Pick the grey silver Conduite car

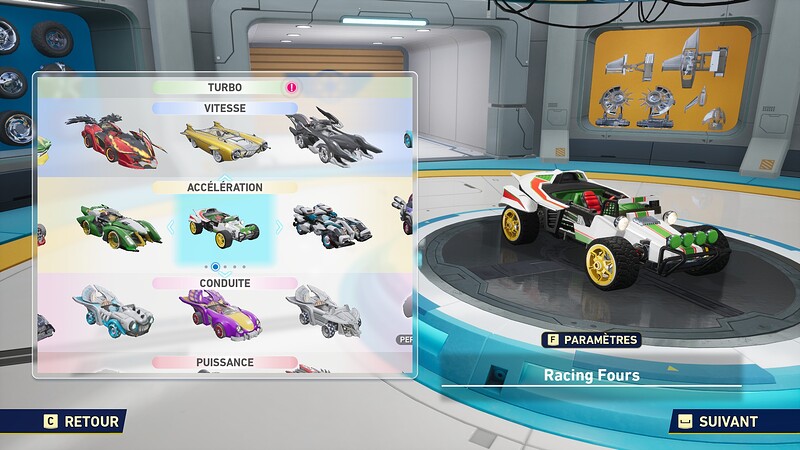coord(323,309)
